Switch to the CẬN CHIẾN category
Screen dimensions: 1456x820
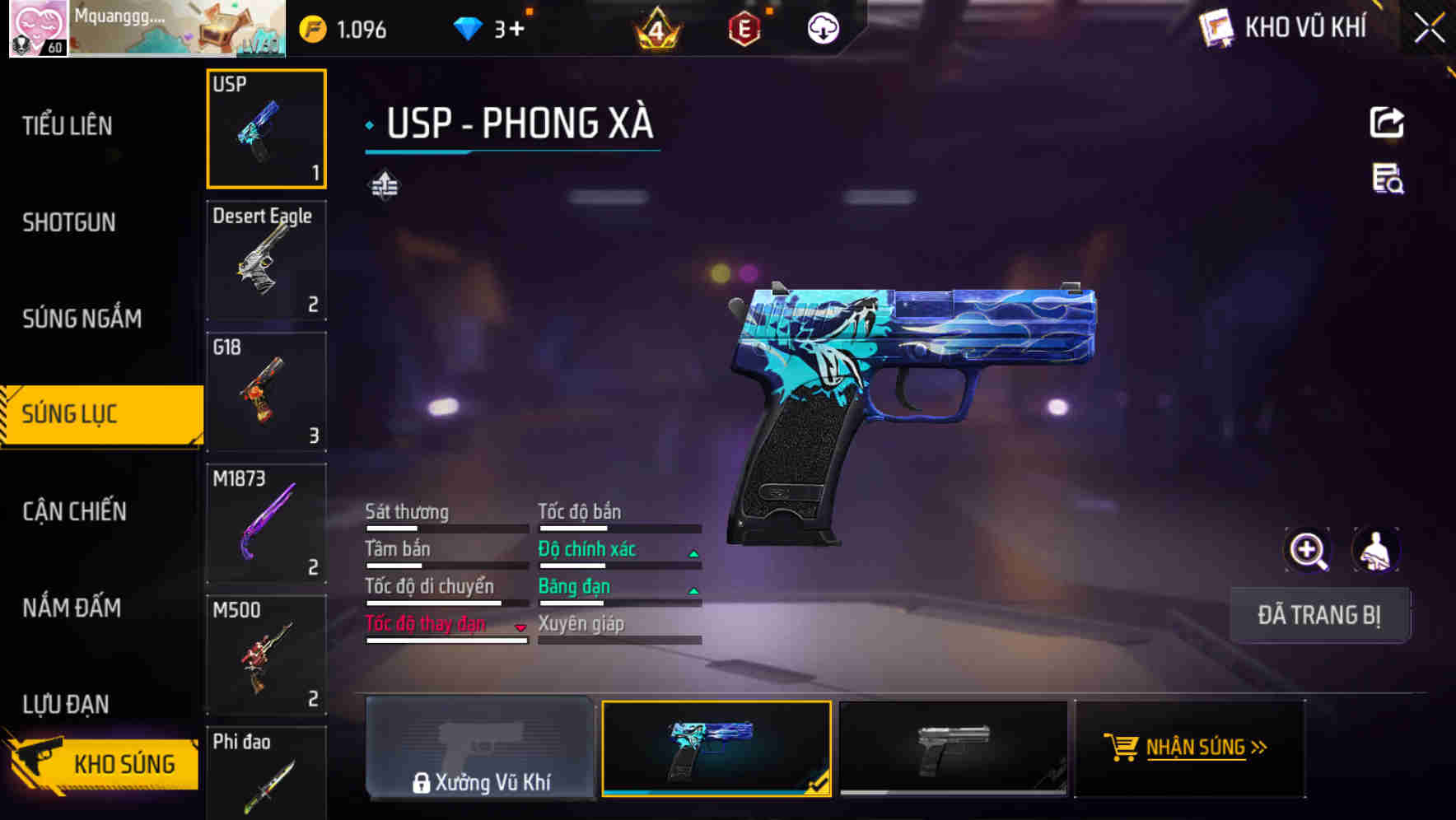point(72,511)
